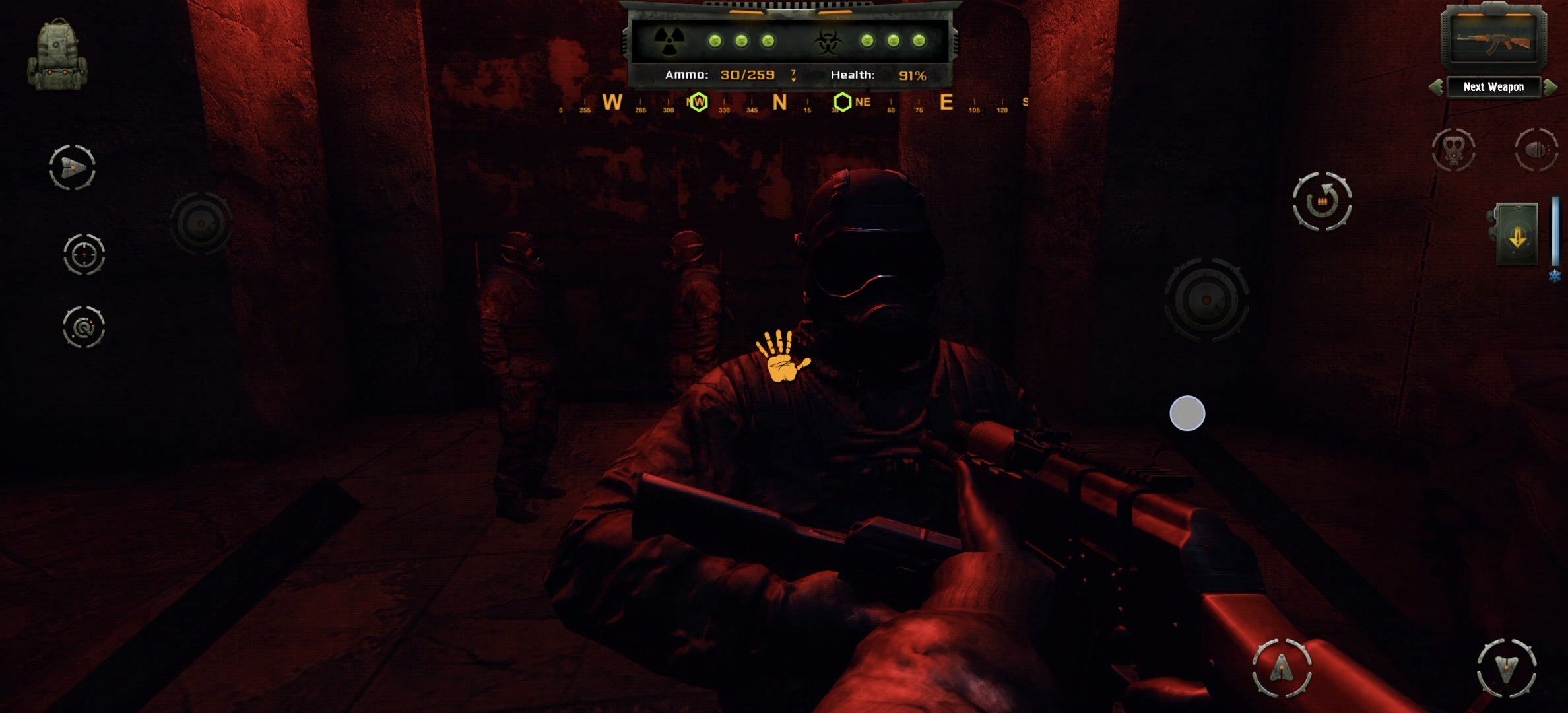
Task: Click the hexagon marker beside NE
Action: [842, 102]
